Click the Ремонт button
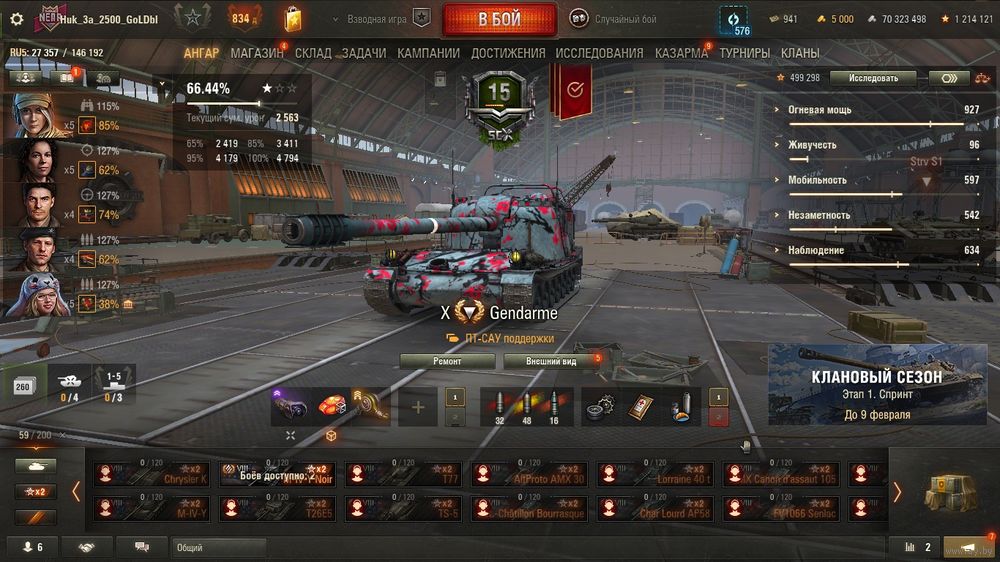Screen dimensions: 1000x562 (447, 361)
